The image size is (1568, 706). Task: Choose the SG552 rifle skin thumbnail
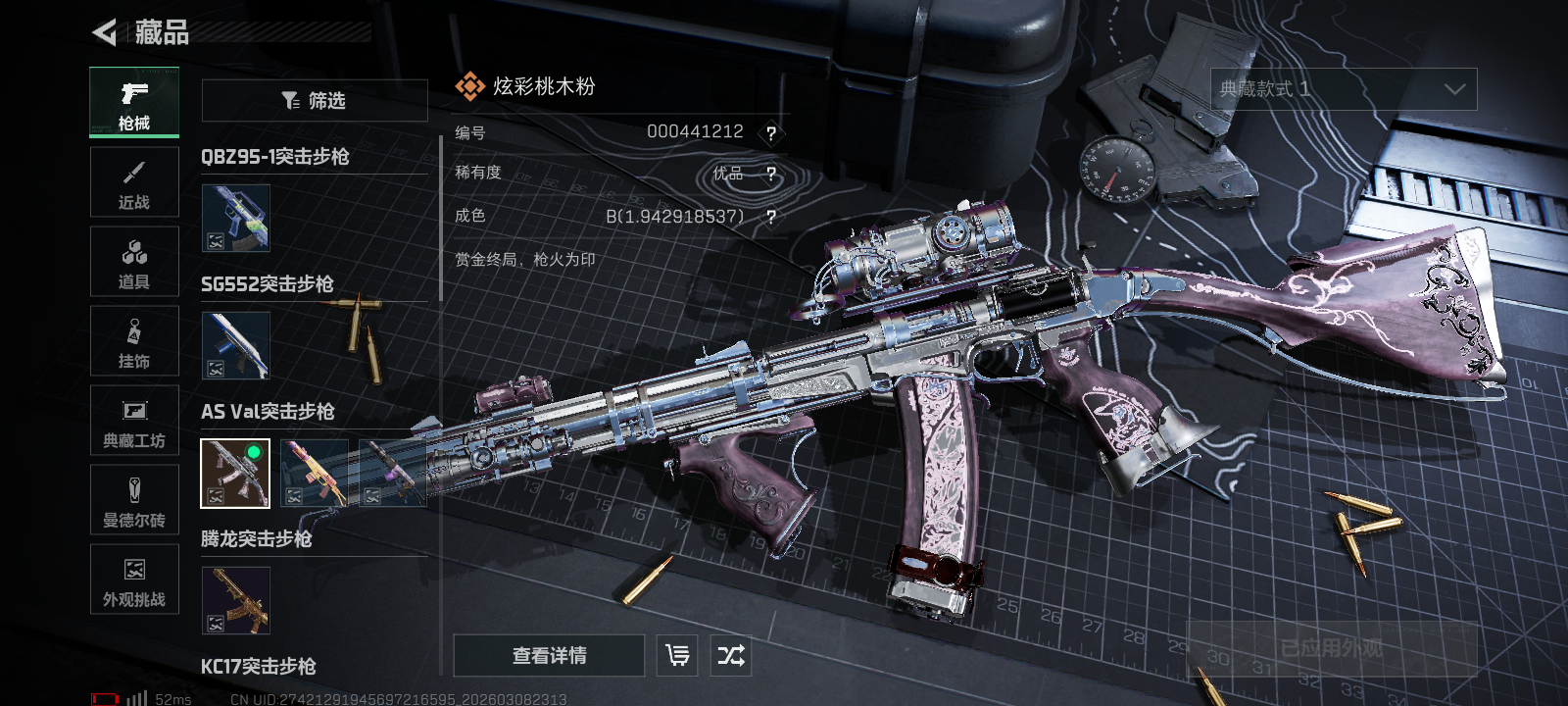[x=235, y=345]
